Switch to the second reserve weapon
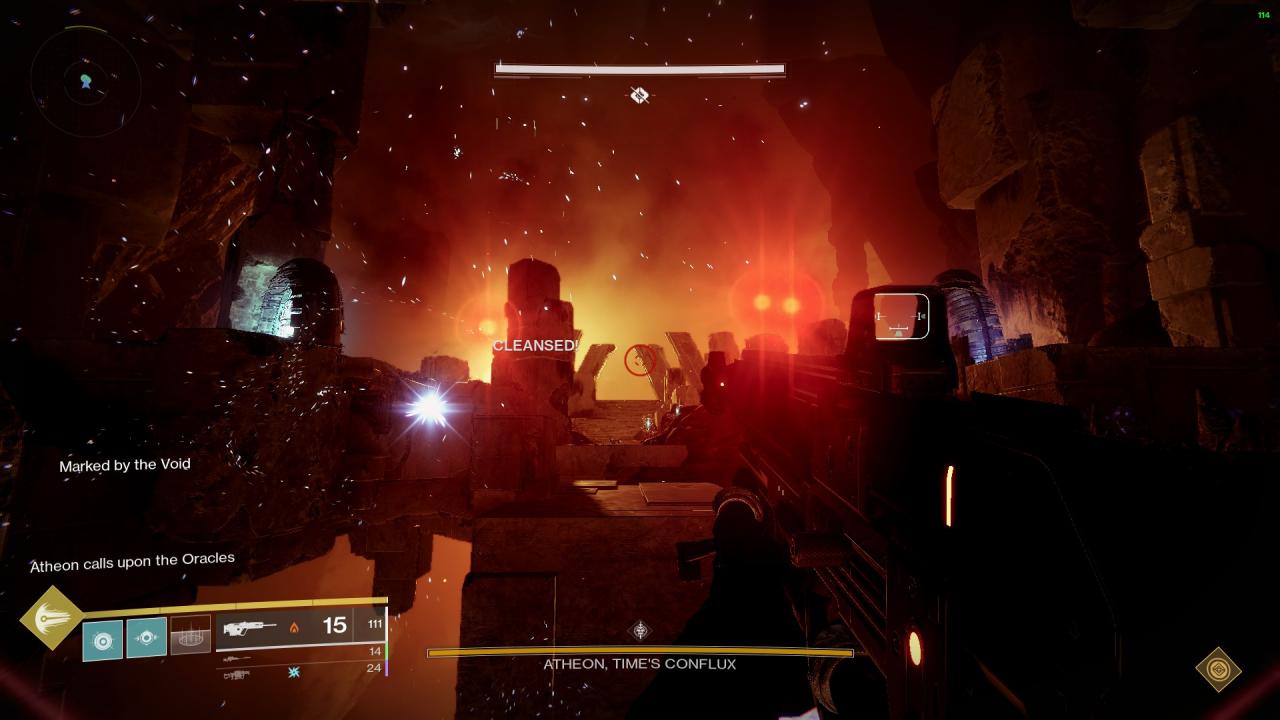Viewport: 1280px width, 720px height. pyautogui.click(x=236, y=659)
